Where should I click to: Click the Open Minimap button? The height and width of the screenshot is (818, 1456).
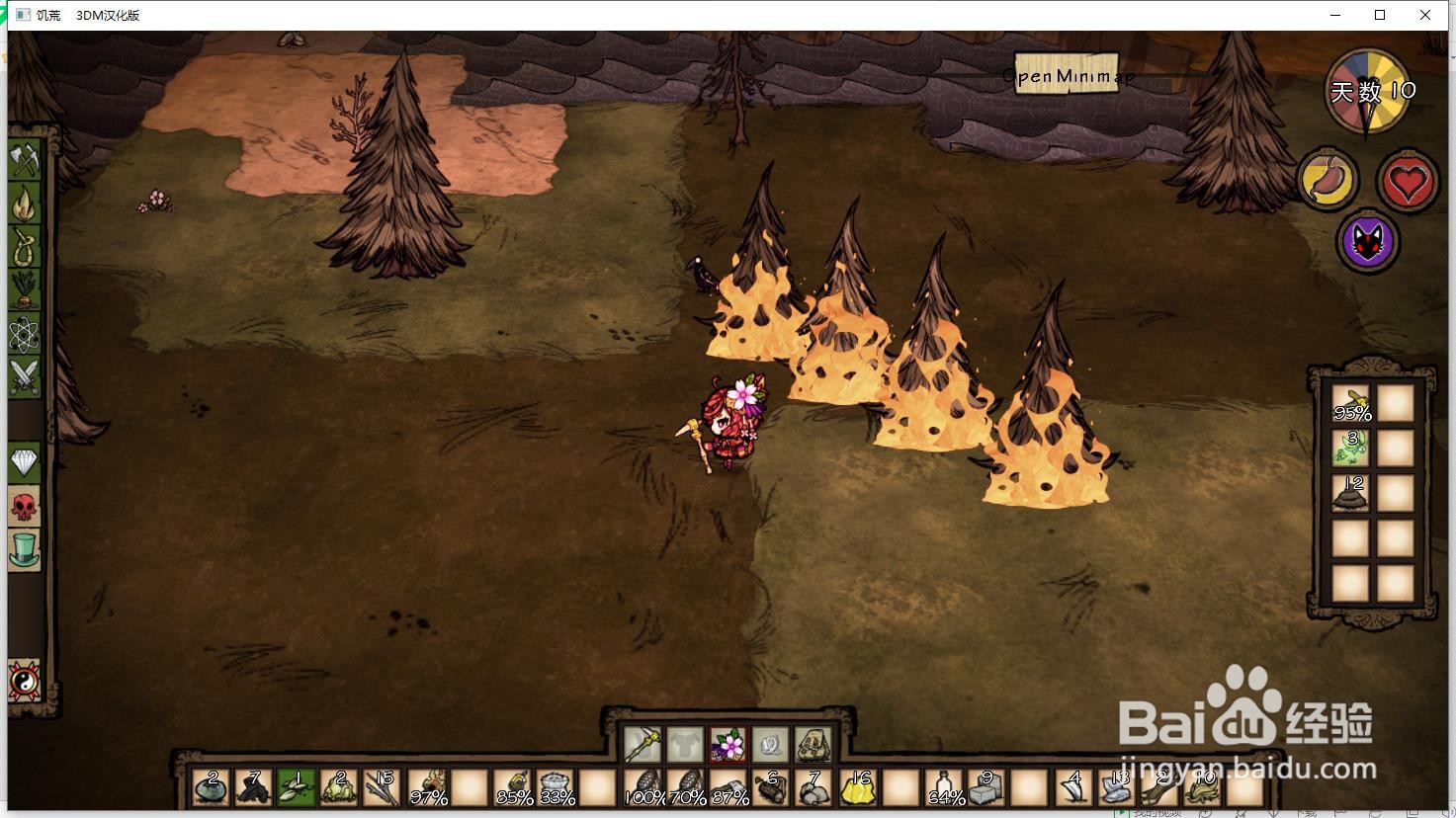(1068, 75)
